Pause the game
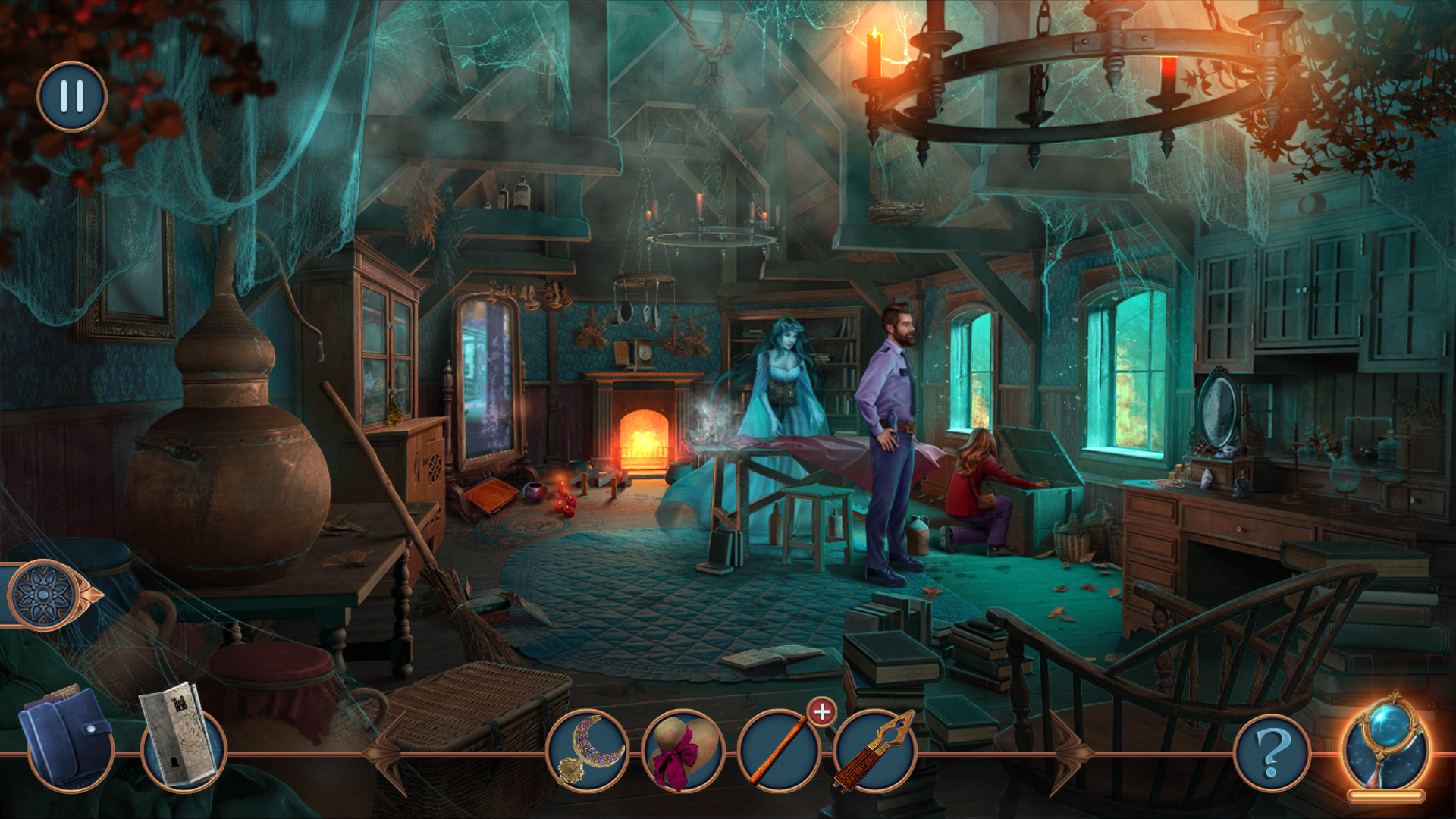The height and width of the screenshot is (819, 1456). 72,96
